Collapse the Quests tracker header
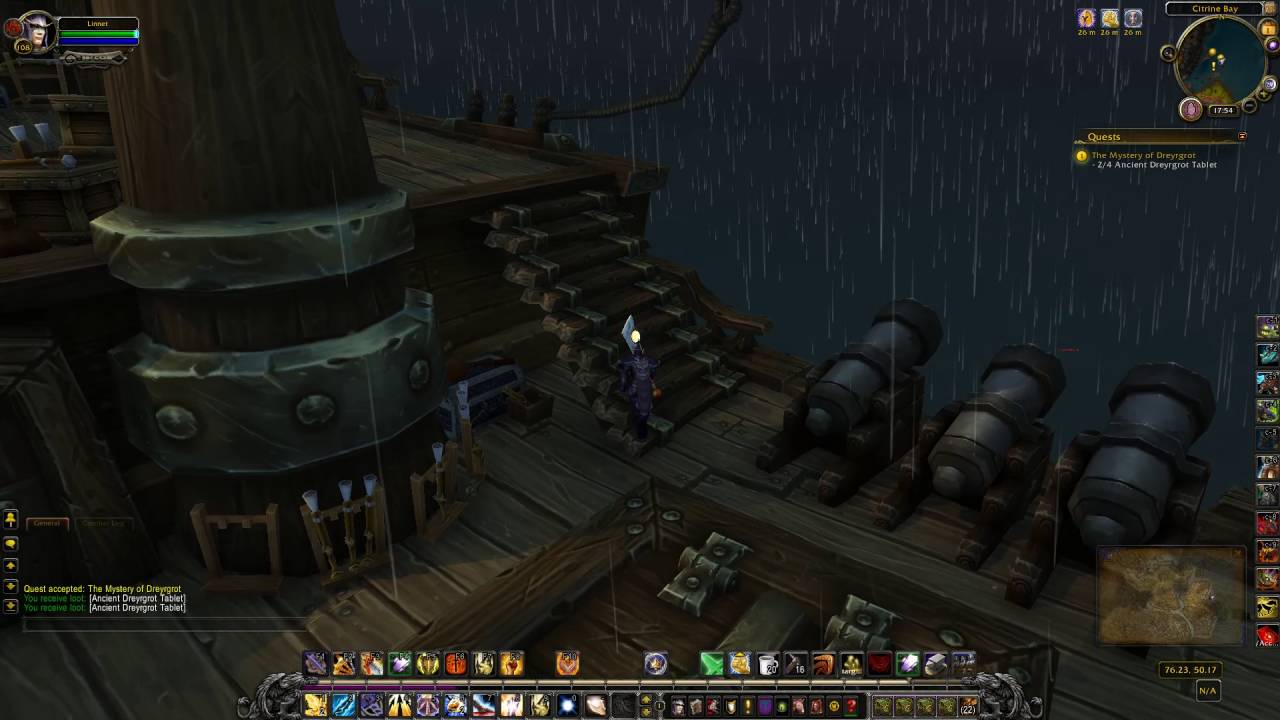 pos(1242,136)
